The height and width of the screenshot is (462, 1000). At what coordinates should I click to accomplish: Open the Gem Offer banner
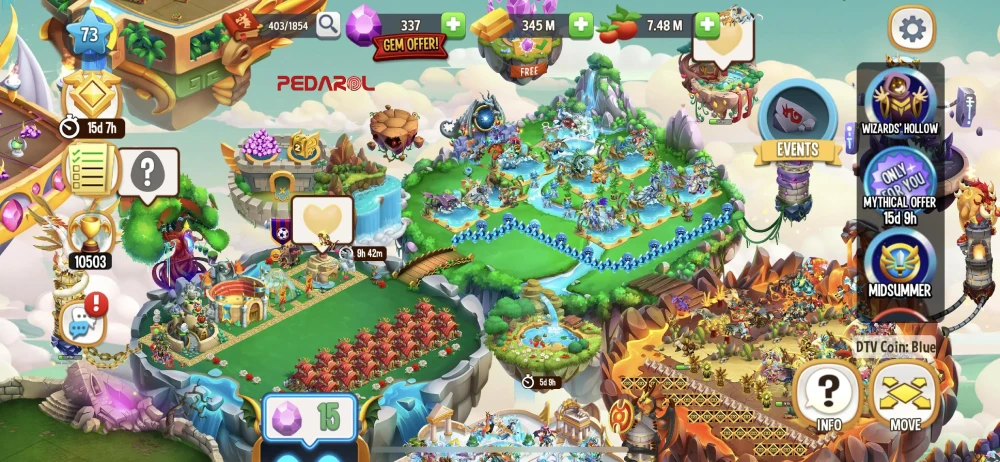410,47
